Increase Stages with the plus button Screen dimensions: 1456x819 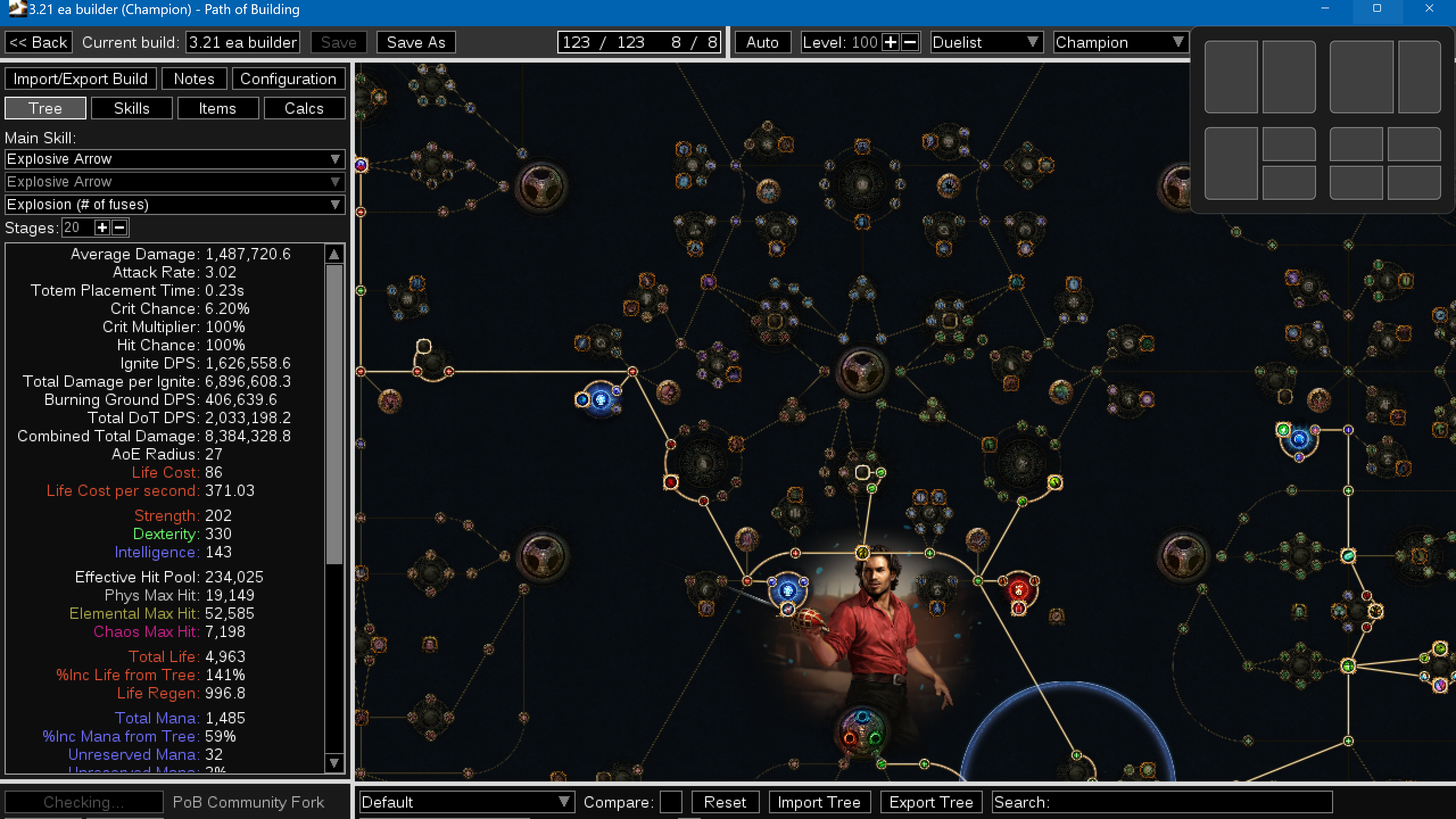tap(102, 228)
